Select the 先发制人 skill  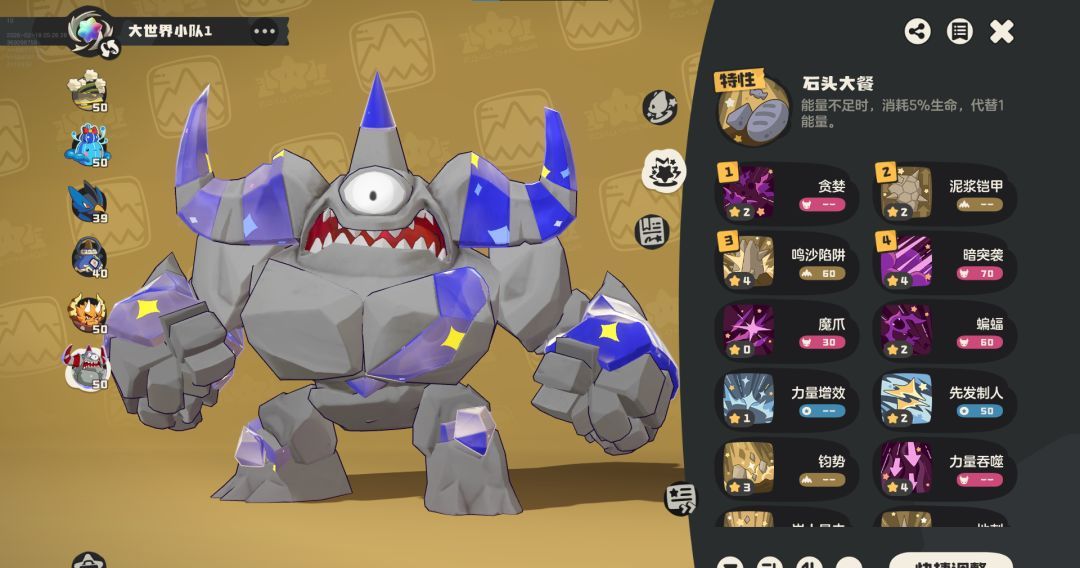pyautogui.click(x=945, y=401)
